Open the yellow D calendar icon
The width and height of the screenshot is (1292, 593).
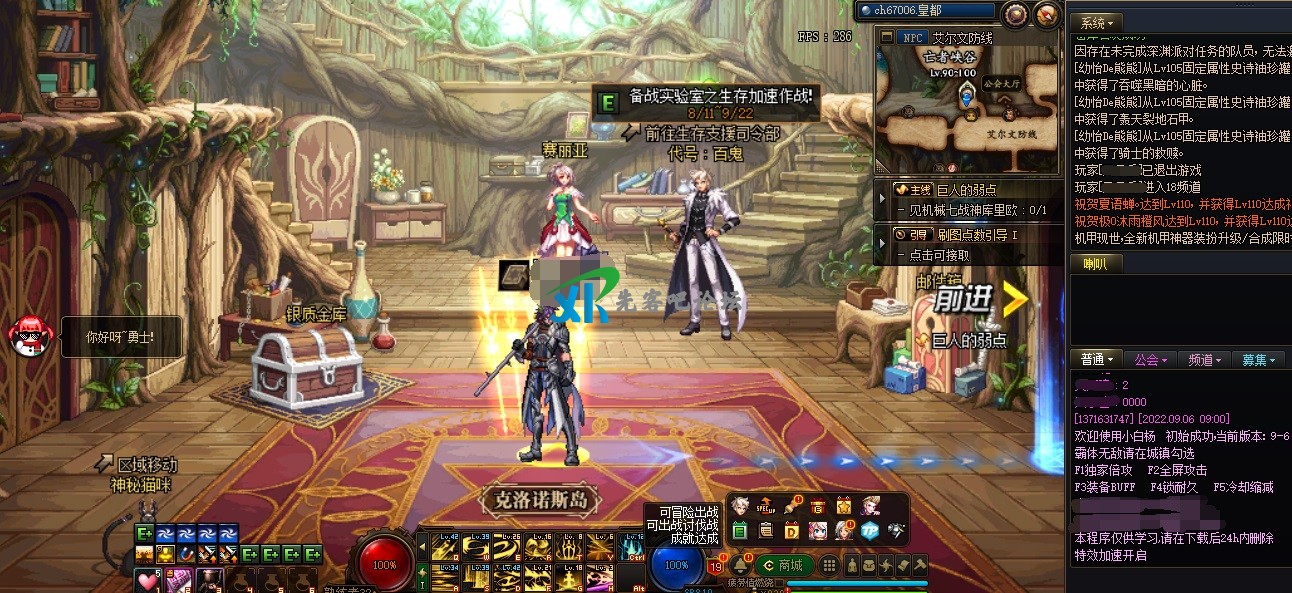click(792, 530)
